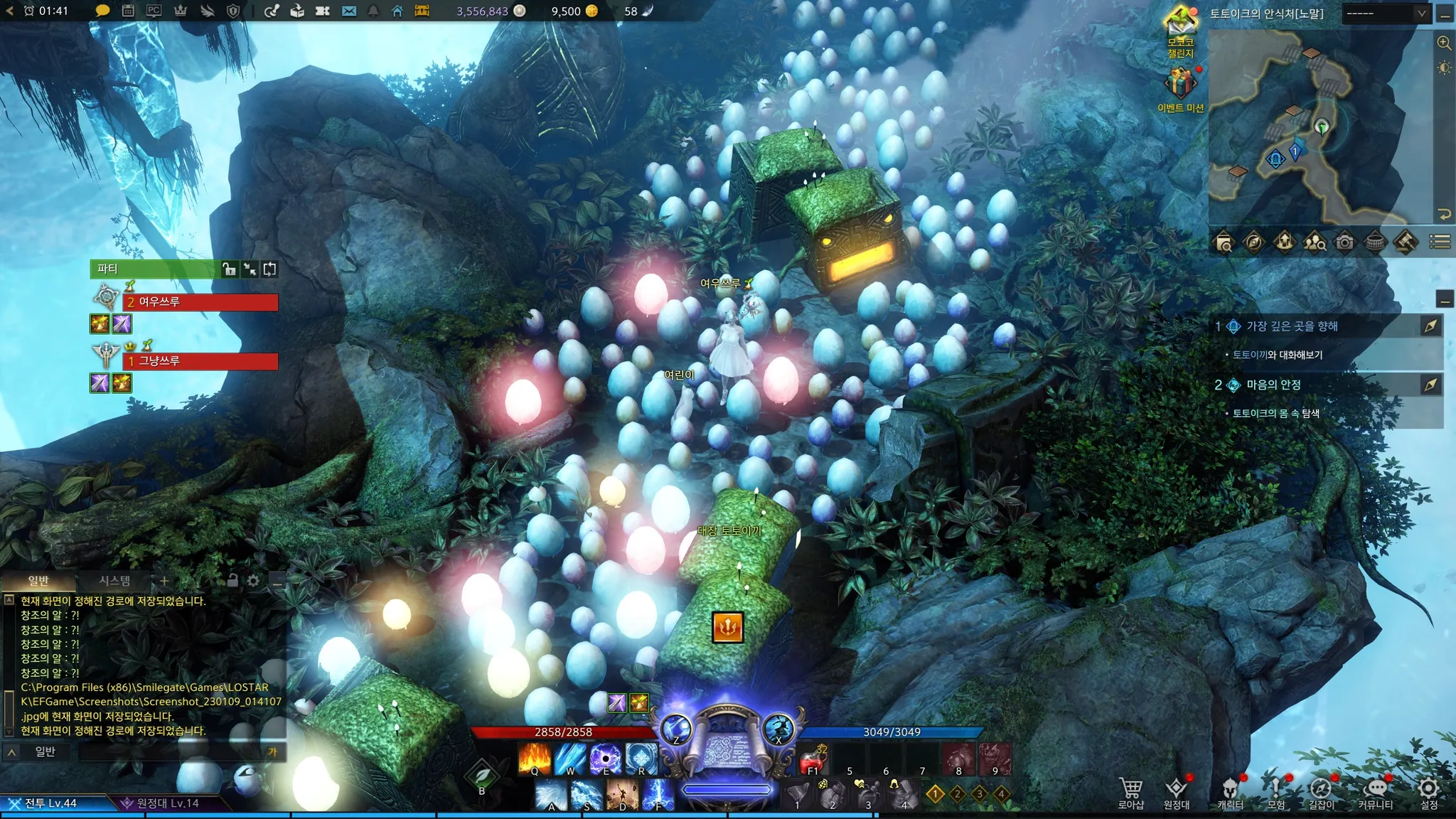Click the minimap's zoom-in magnifier
This screenshot has width=1456, height=819.
1444,43
